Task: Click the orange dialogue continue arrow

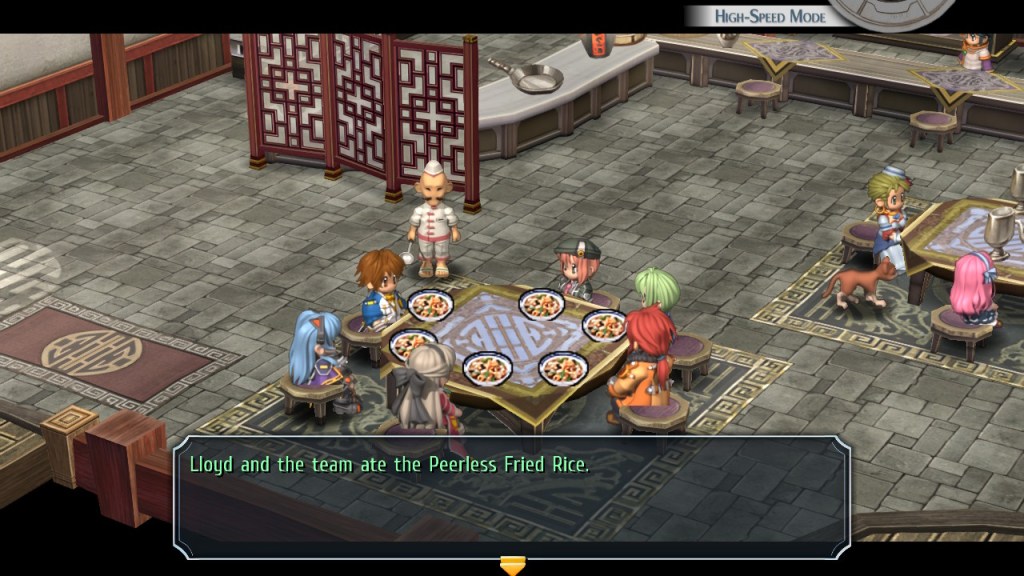Action: pyautogui.click(x=512, y=566)
